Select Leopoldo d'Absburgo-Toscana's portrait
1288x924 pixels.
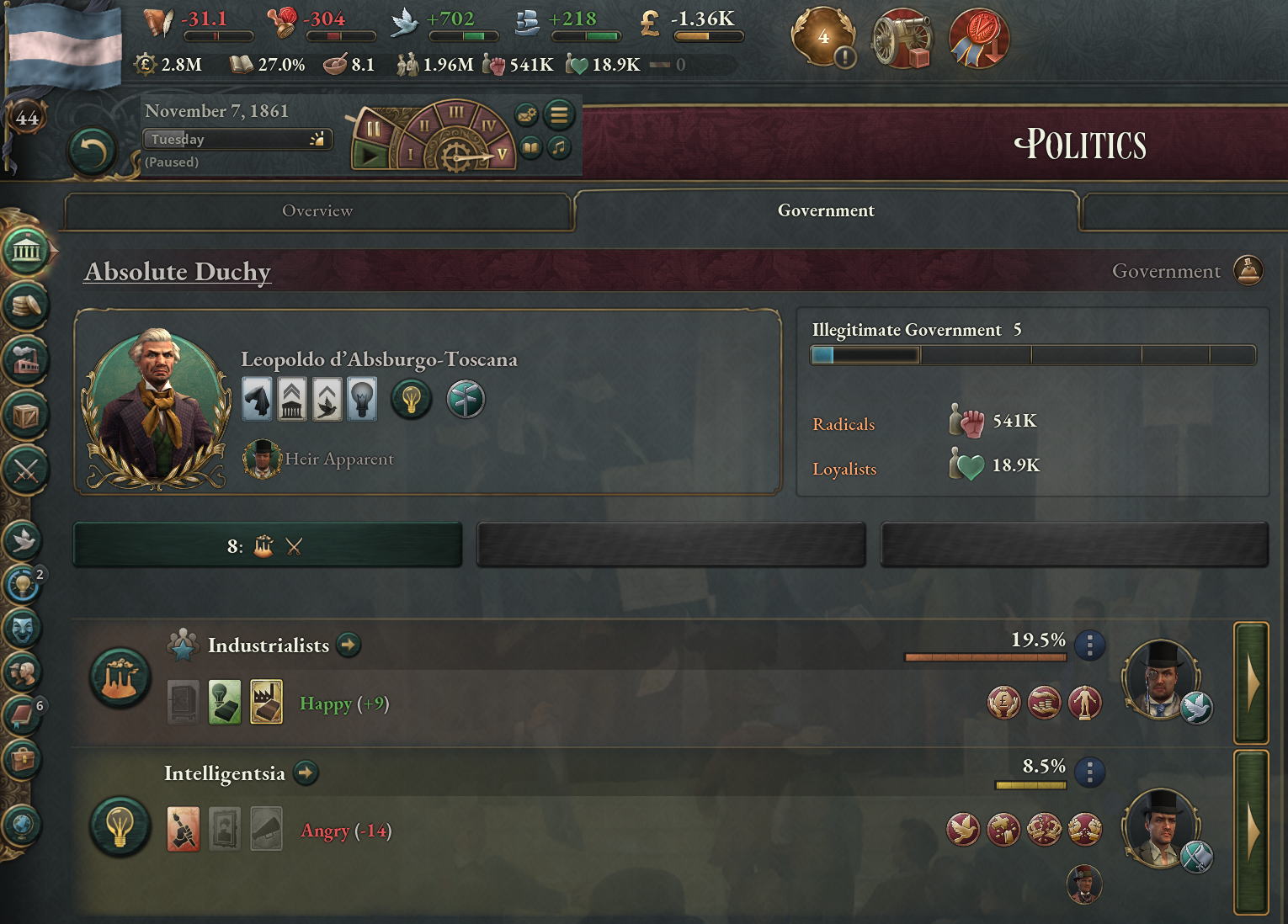click(x=157, y=402)
